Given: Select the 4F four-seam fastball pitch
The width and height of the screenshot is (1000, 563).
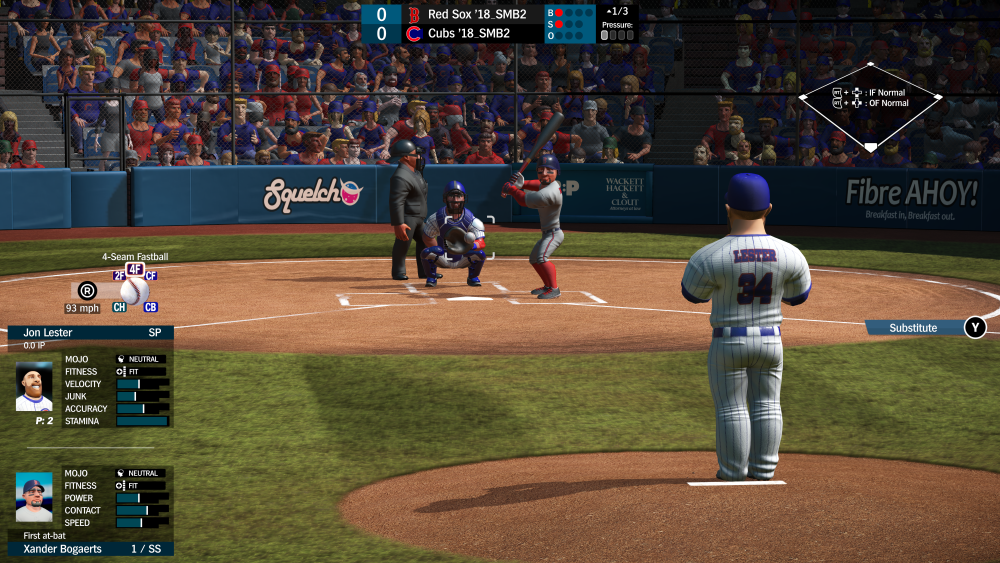Looking at the screenshot, I should click(x=135, y=269).
